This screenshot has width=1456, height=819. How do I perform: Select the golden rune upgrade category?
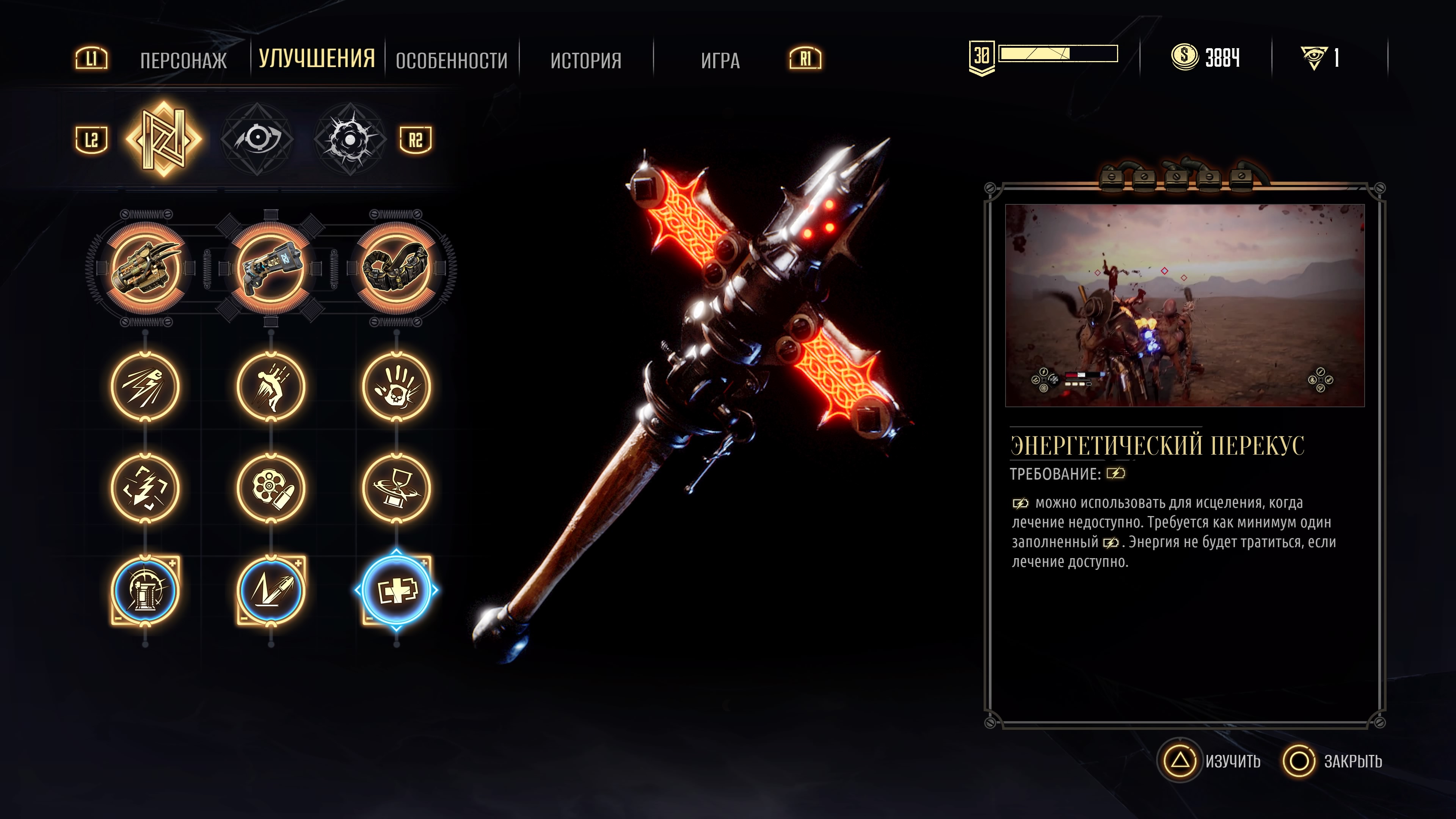[x=164, y=139]
